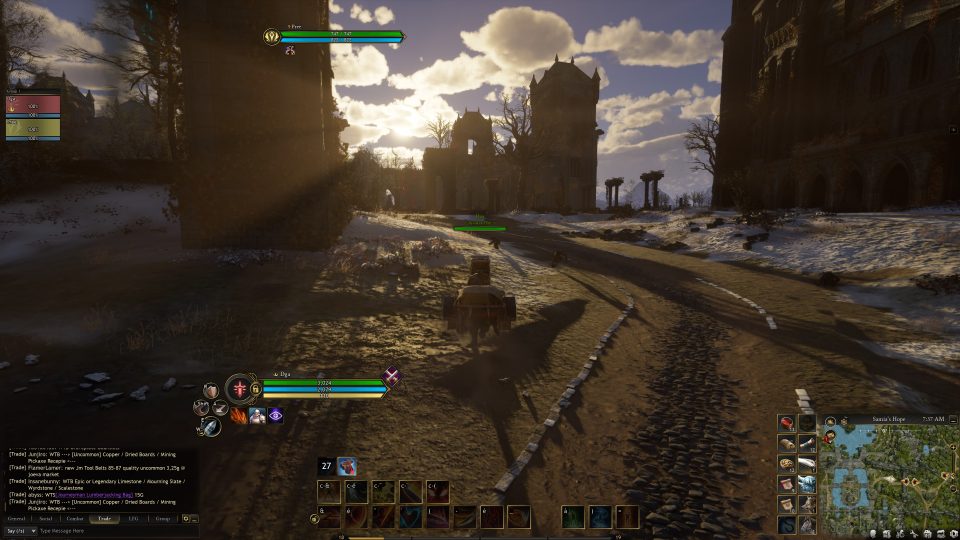Use the red meat consumable slot
This screenshot has height=540, width=960.
tap(787, 423)
